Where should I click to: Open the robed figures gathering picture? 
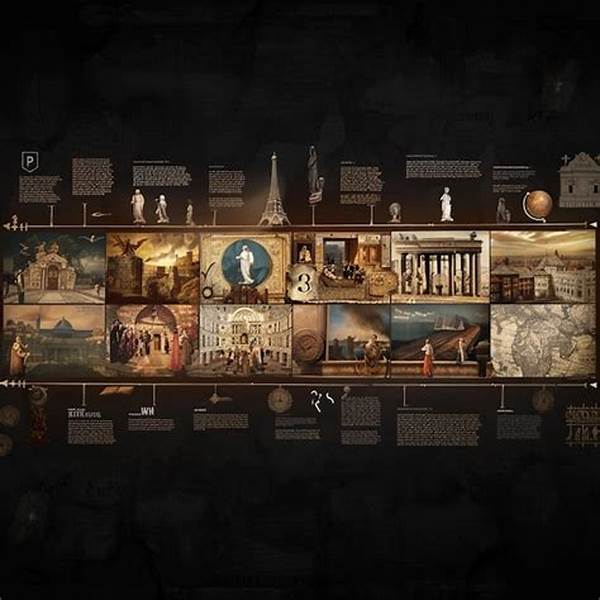(x=152, y=340)
